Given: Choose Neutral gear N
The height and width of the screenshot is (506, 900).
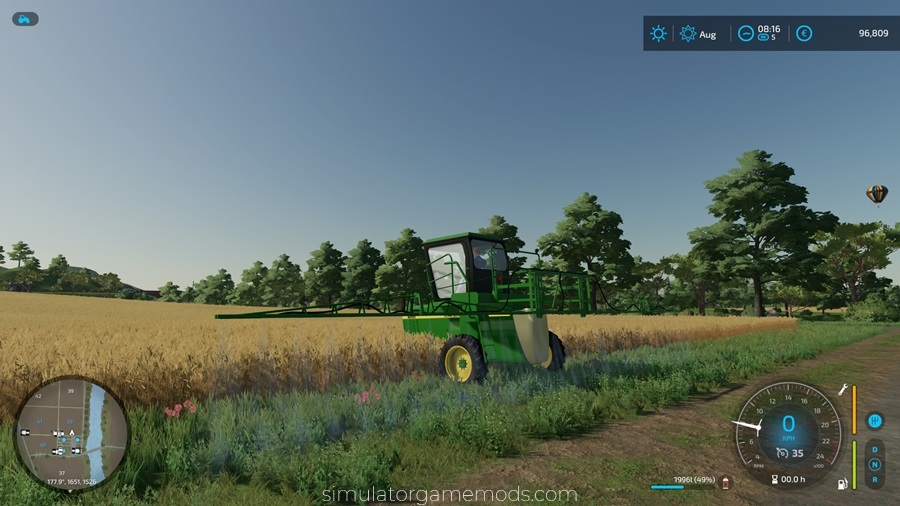Looking at the screenshot, I should coord(875,464).
